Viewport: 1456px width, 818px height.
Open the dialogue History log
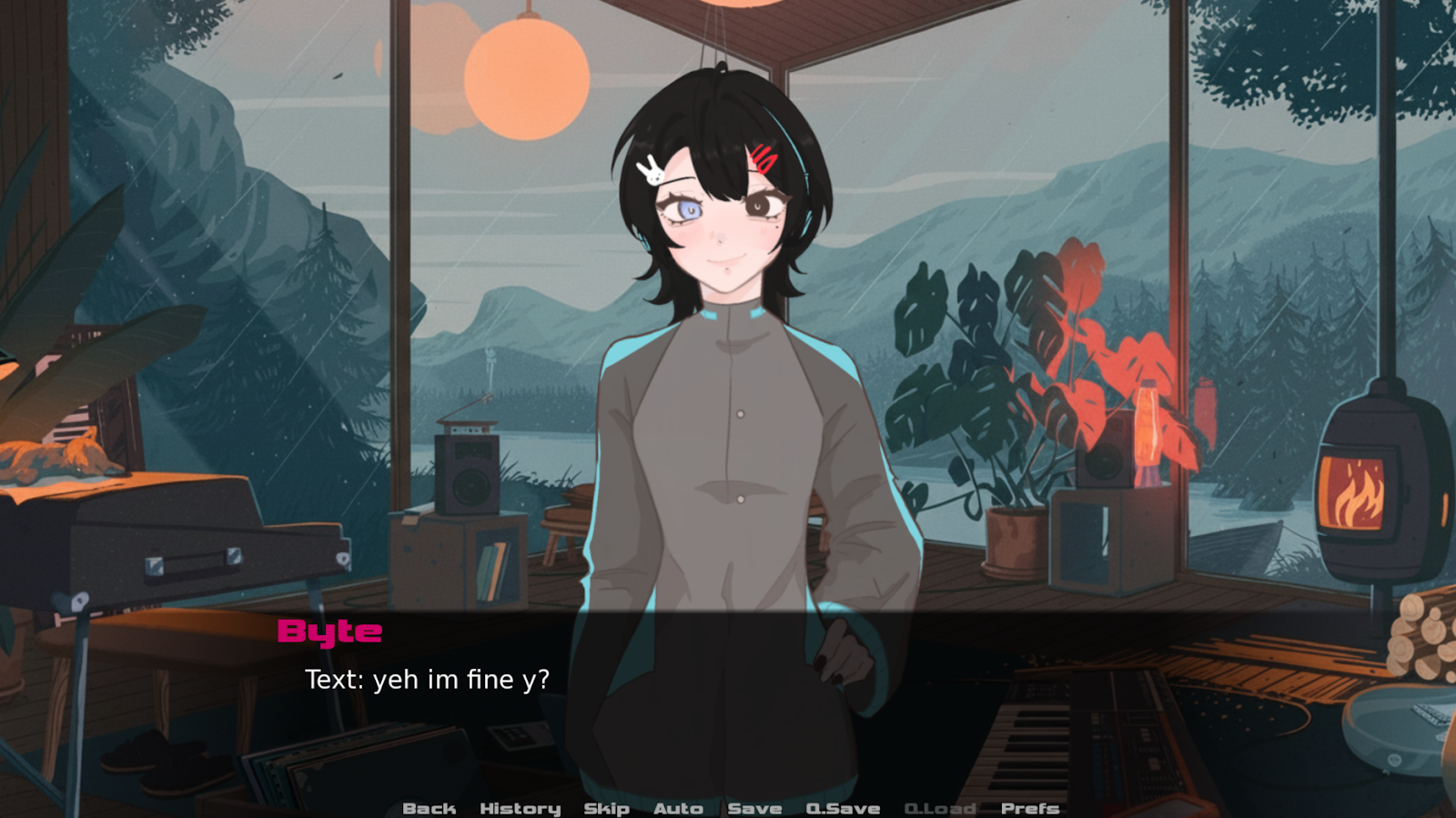(x=520, y=808)
